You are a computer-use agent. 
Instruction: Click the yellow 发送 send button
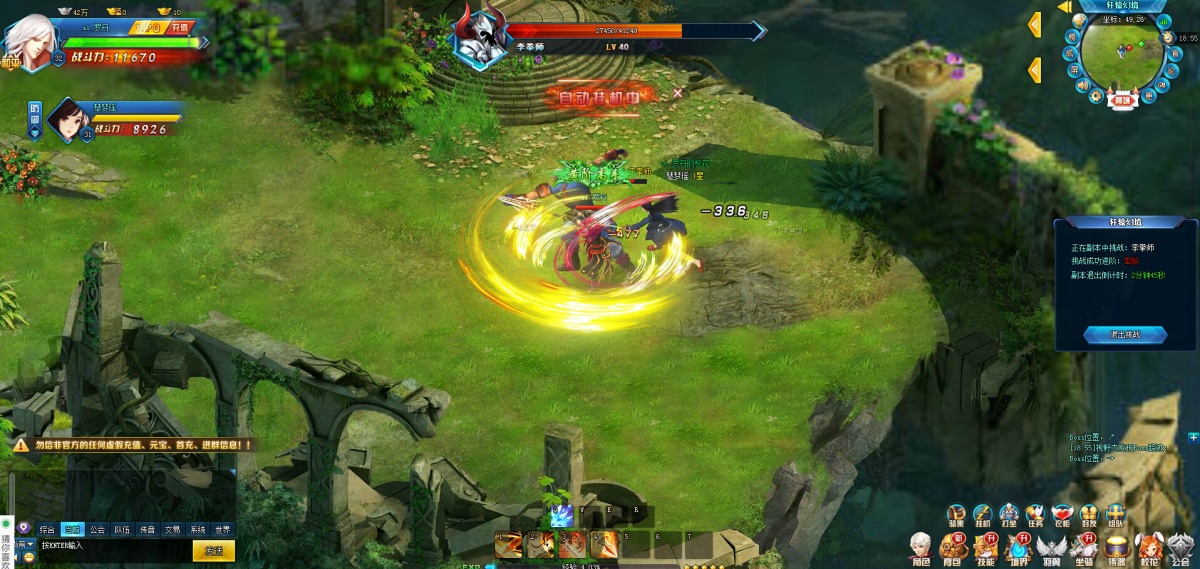point(214,550)
